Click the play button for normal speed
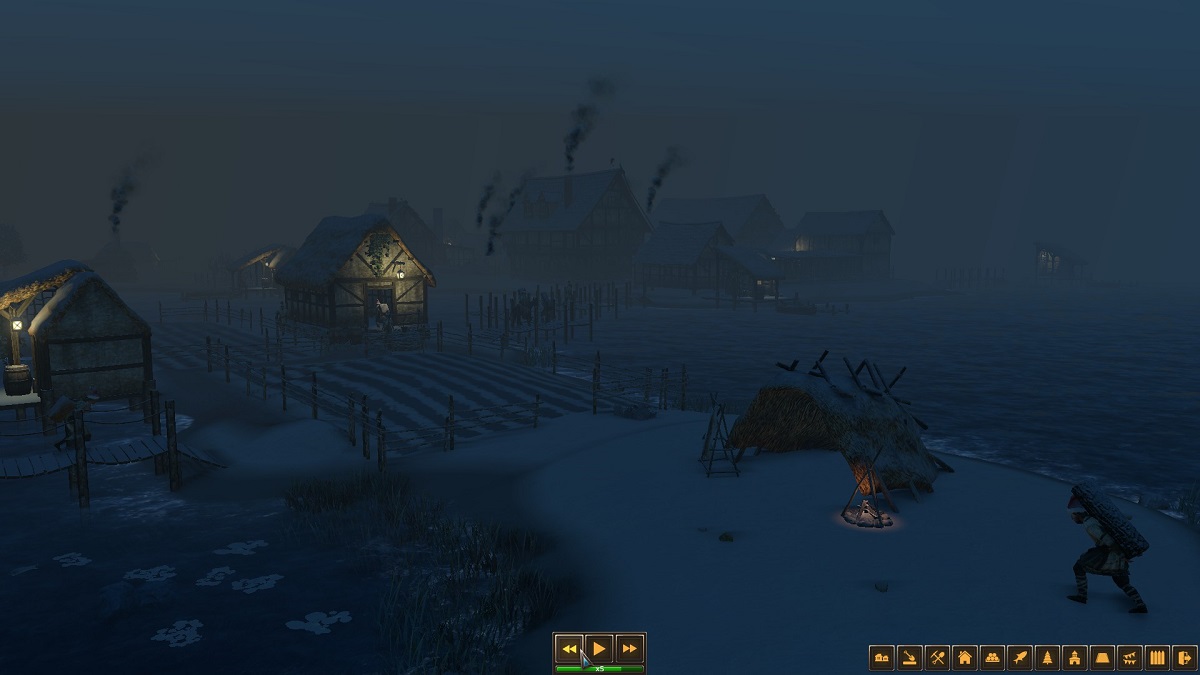The image size is (1200, 675). (x=598, y=648)
